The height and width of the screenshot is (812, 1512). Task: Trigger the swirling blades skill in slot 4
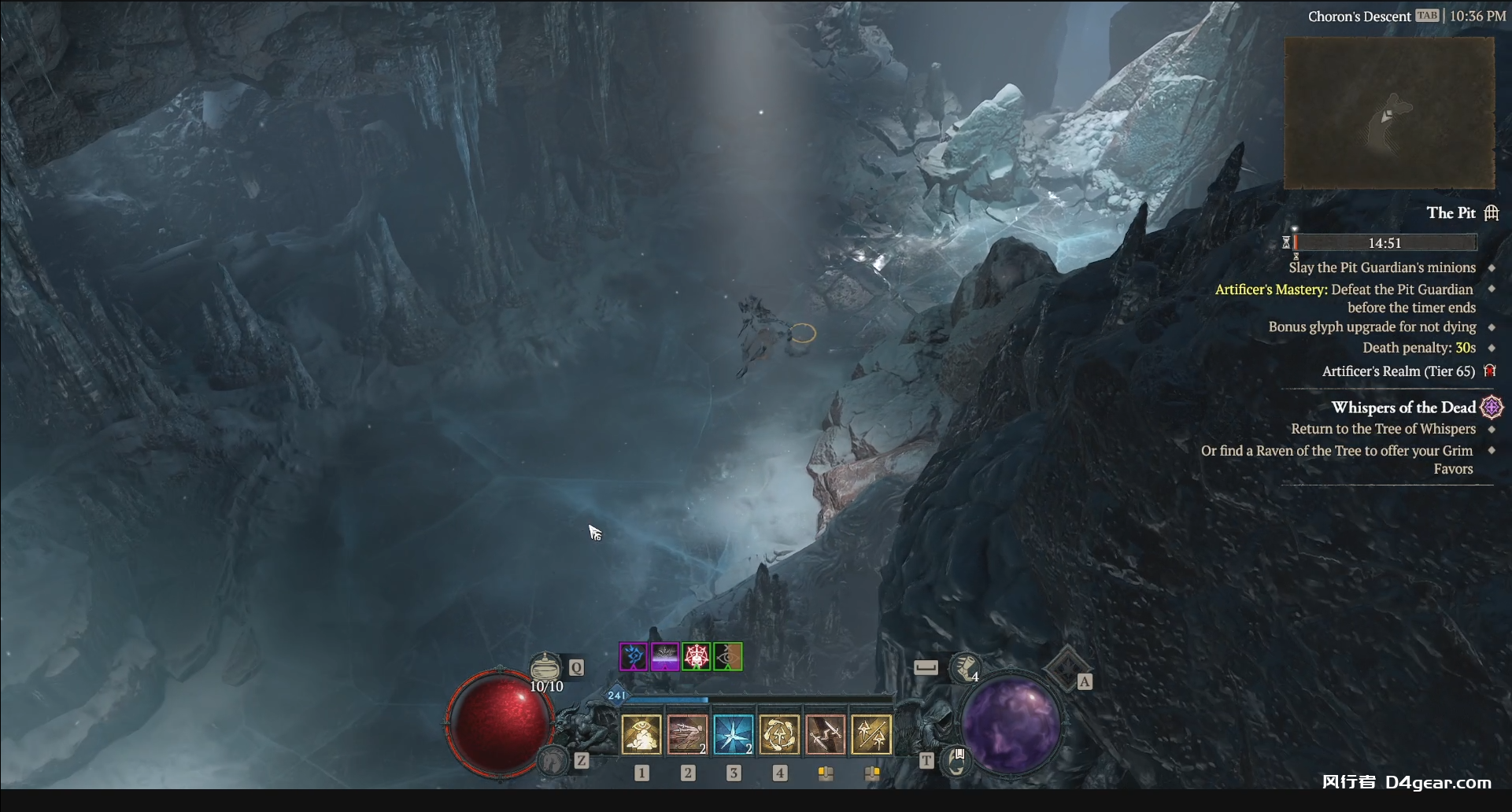[779, 734]
